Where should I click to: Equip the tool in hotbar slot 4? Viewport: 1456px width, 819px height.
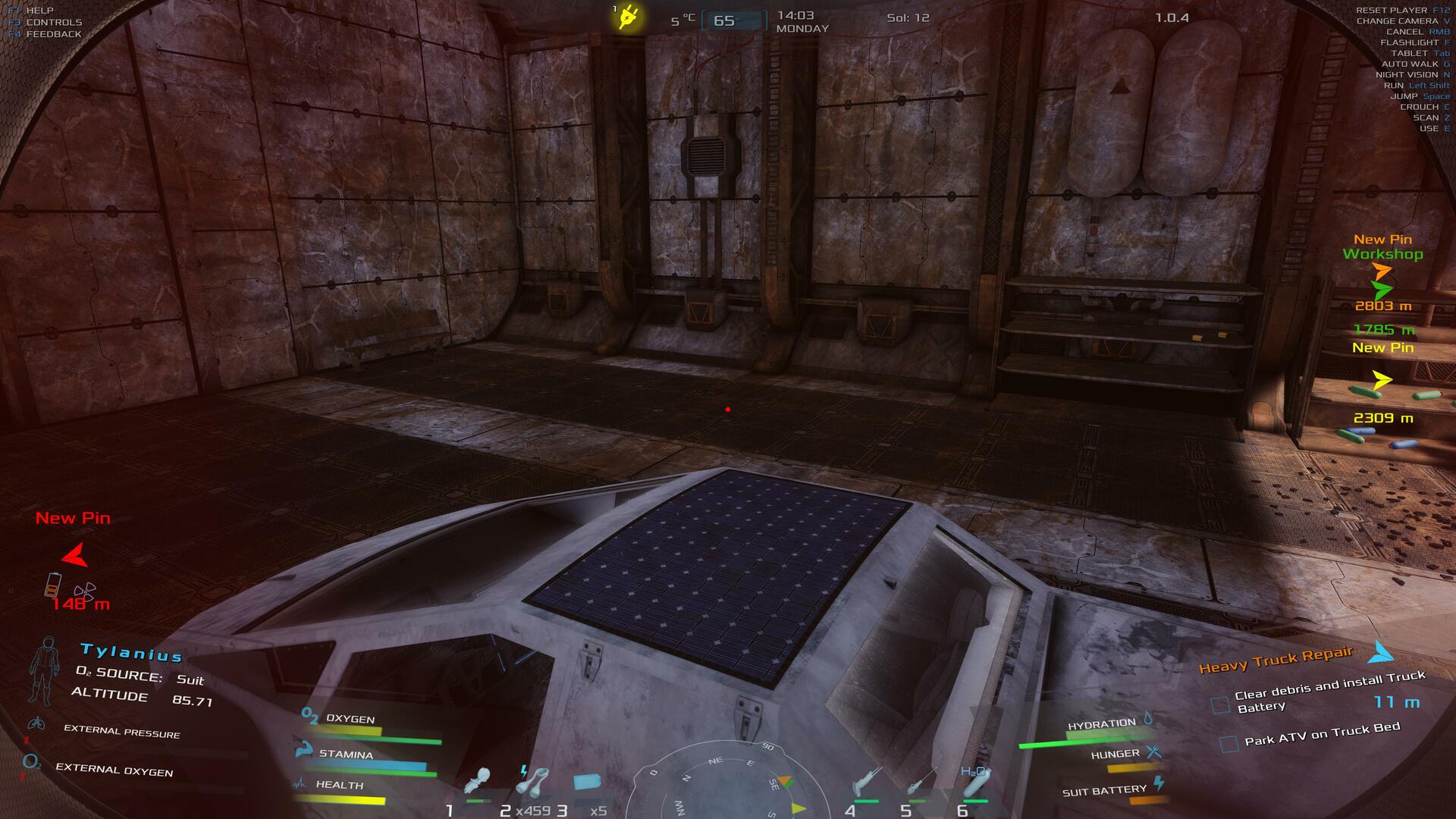(865, 783)
